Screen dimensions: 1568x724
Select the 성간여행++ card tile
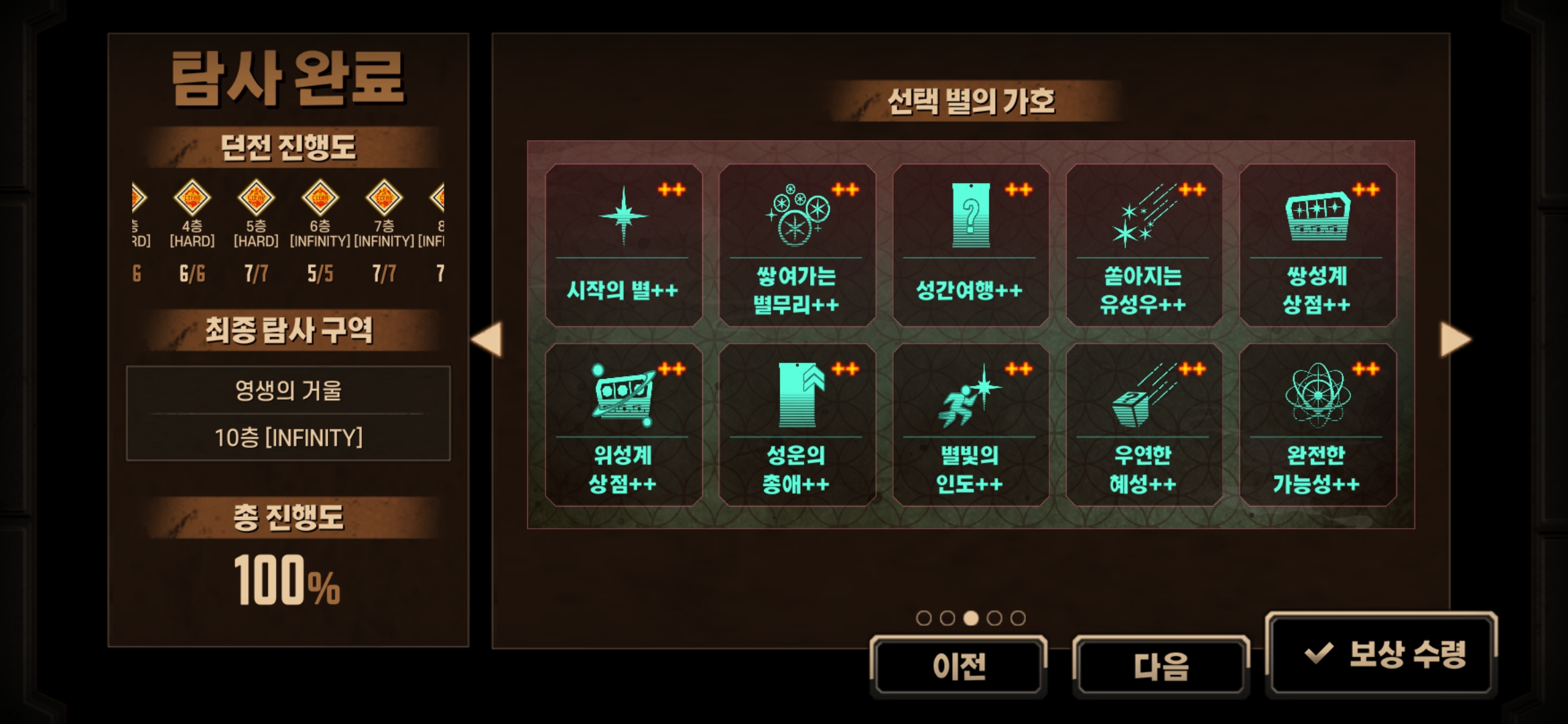pos(970,245)
